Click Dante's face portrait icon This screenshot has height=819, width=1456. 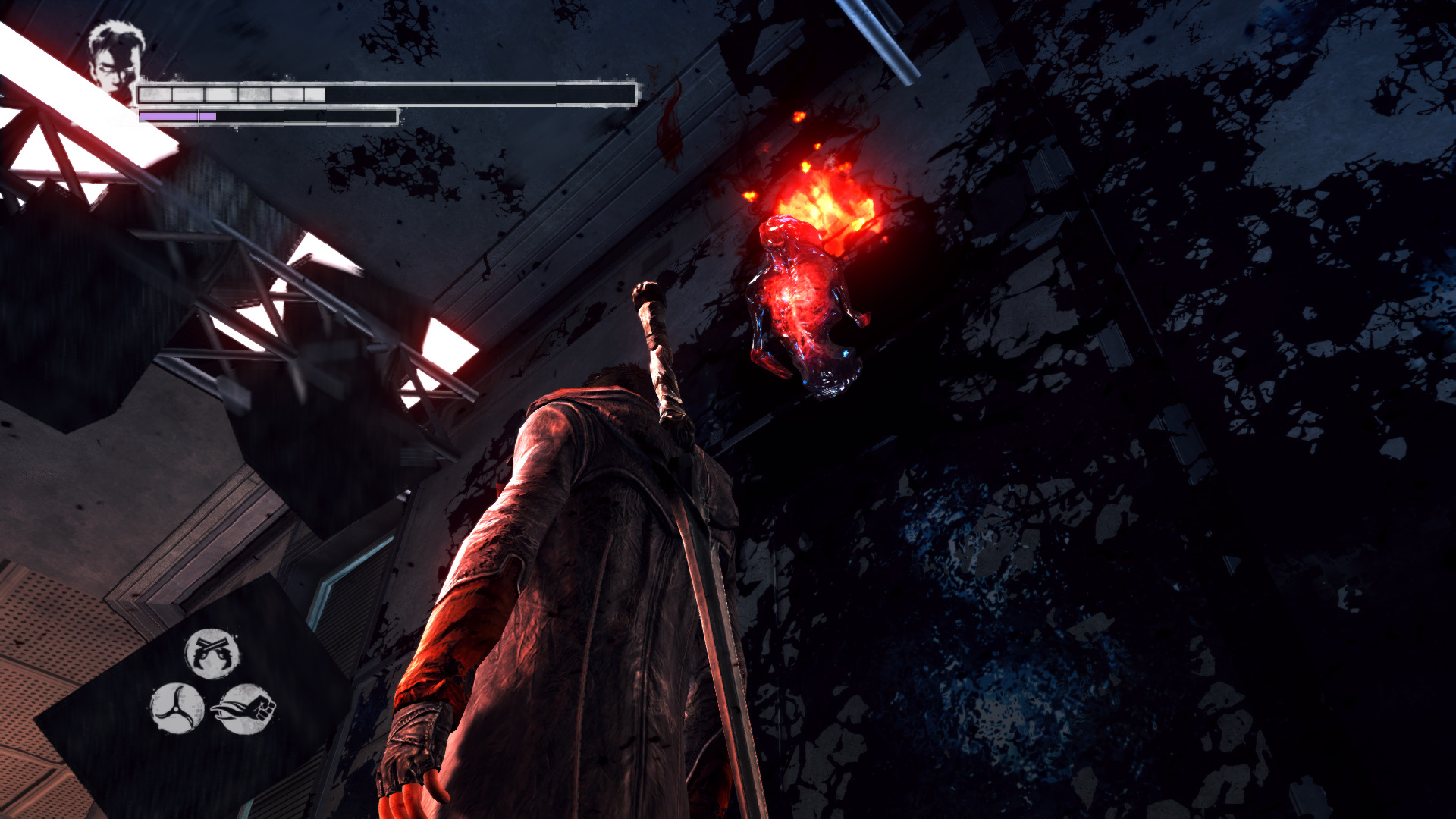pos(115,60)
